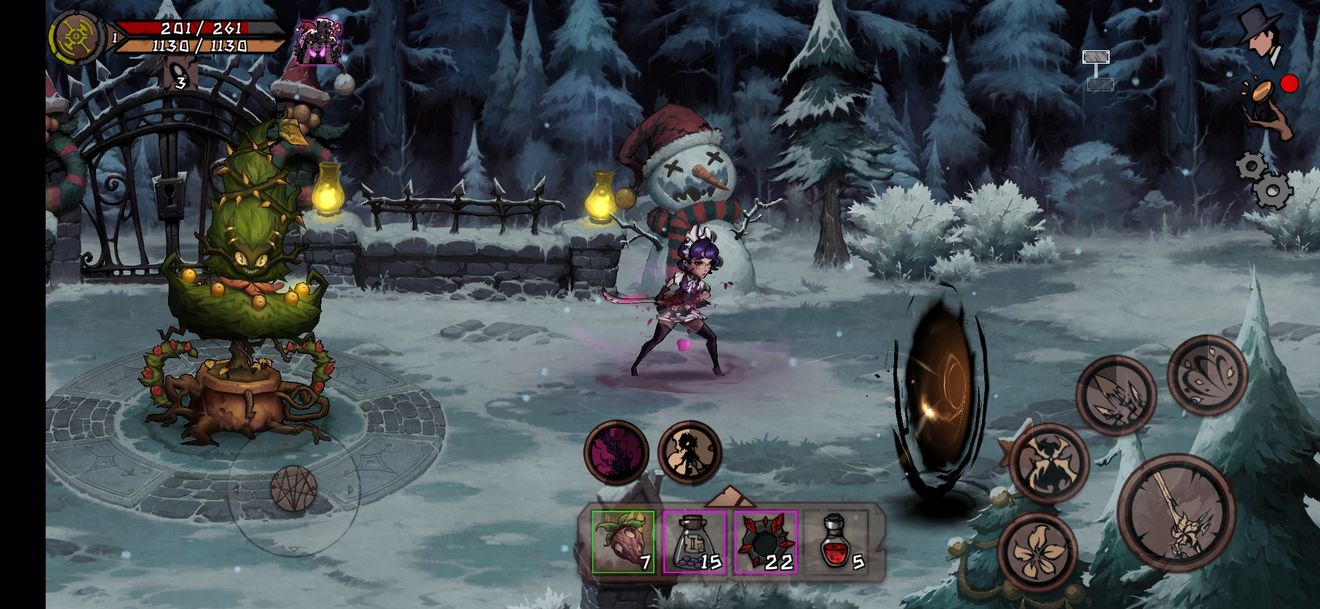Activate the character silhouette skill

tap(690, 453)
